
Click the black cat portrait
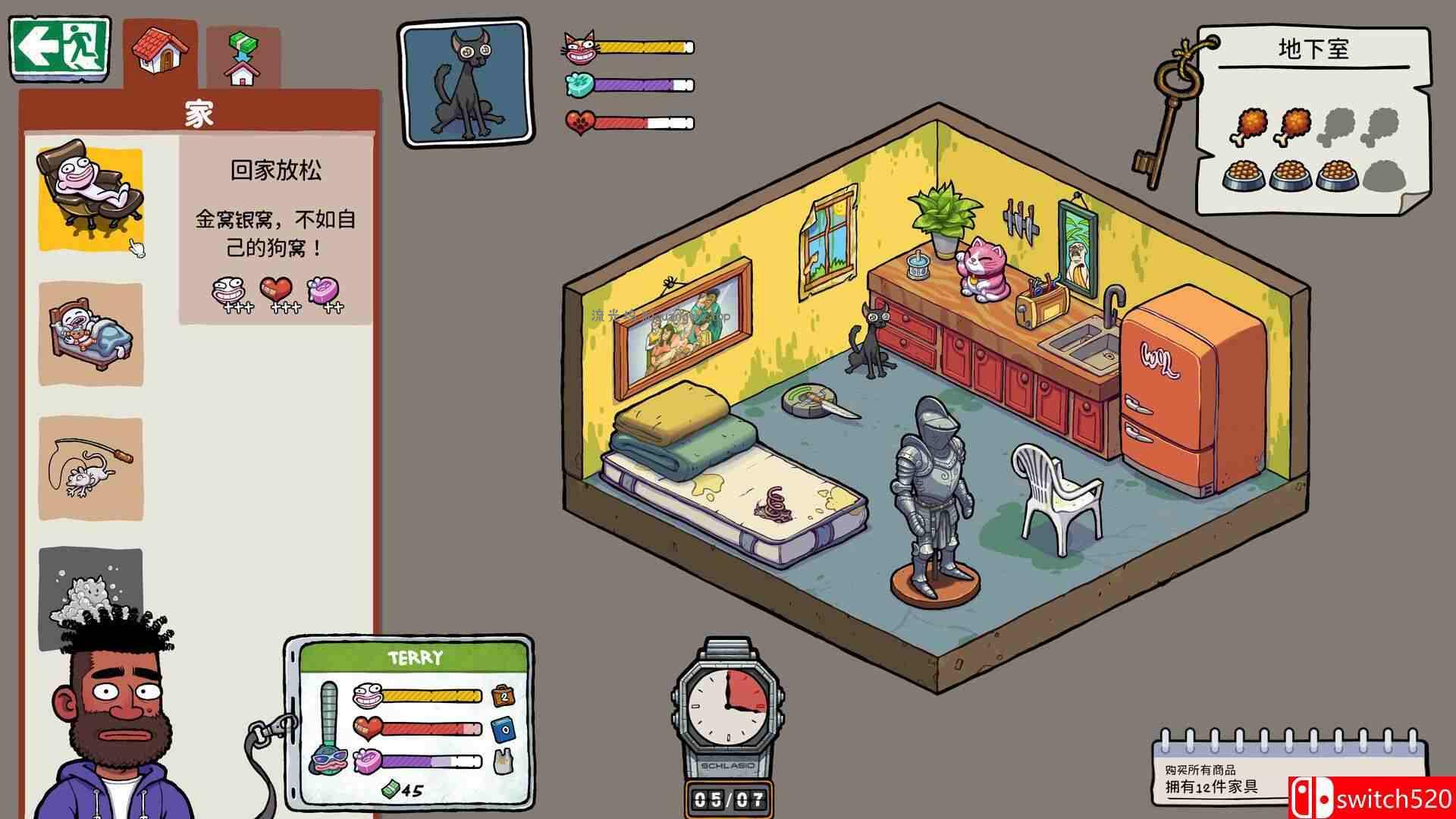[465, 83]
